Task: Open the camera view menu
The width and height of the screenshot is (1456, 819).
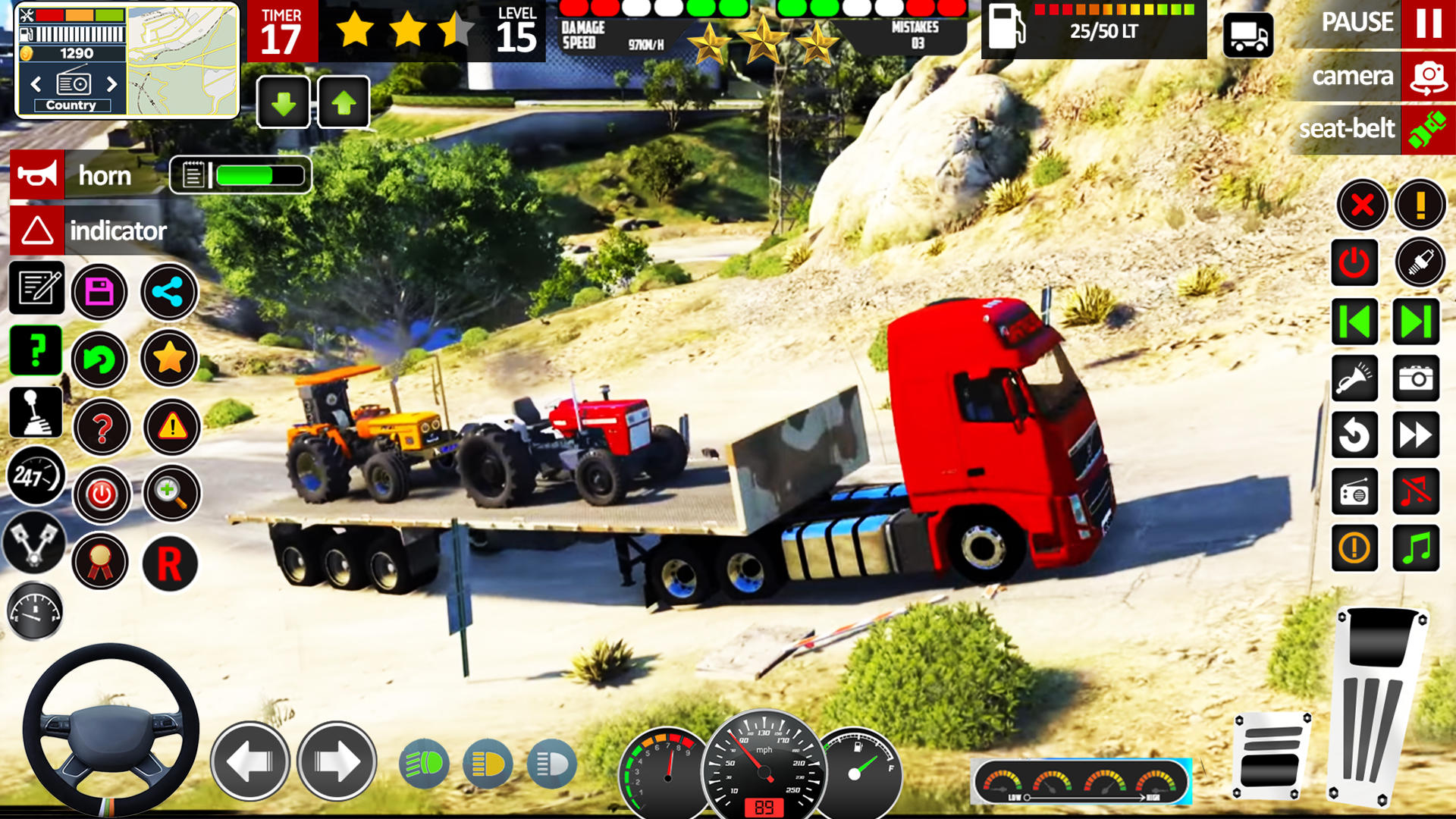Action: (1354, 76)
